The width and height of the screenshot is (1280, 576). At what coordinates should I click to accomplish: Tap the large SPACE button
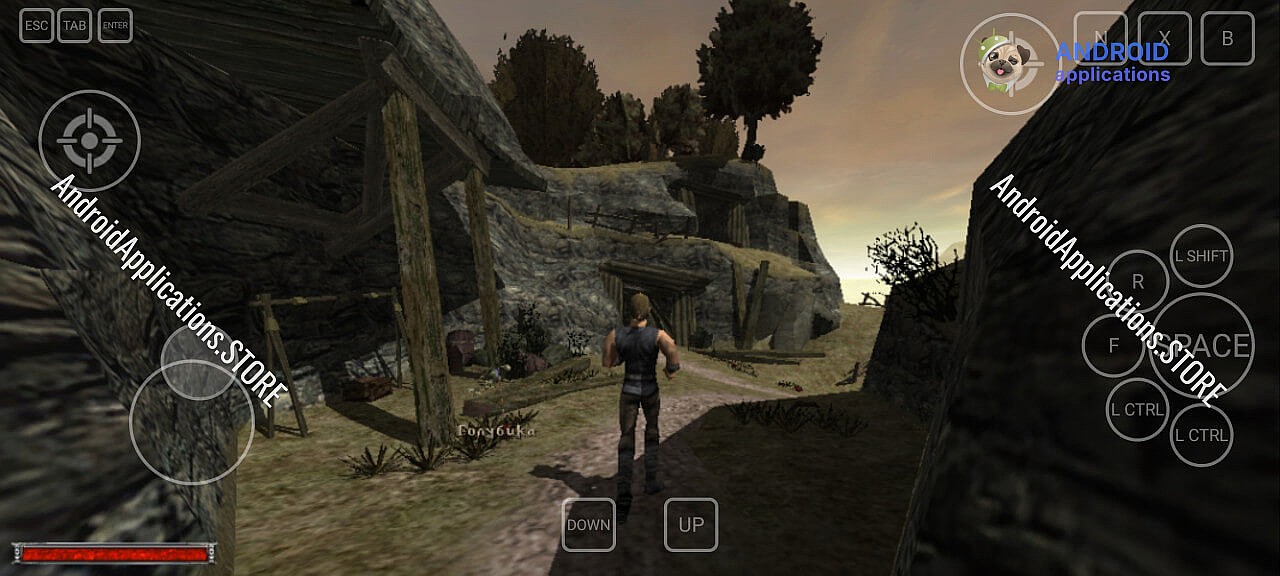pos(1201,346)
